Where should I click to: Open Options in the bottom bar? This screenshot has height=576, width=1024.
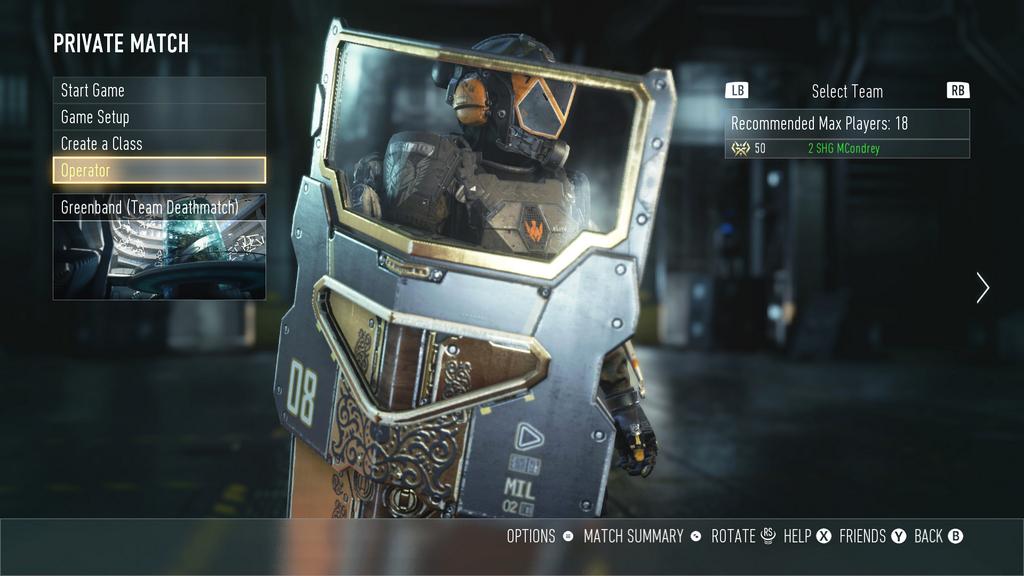tap(539, 536)
